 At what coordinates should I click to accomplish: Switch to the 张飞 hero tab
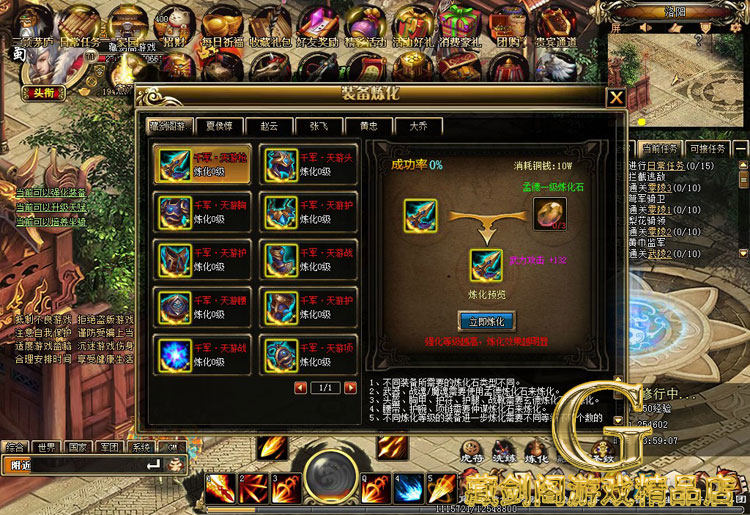318,126
